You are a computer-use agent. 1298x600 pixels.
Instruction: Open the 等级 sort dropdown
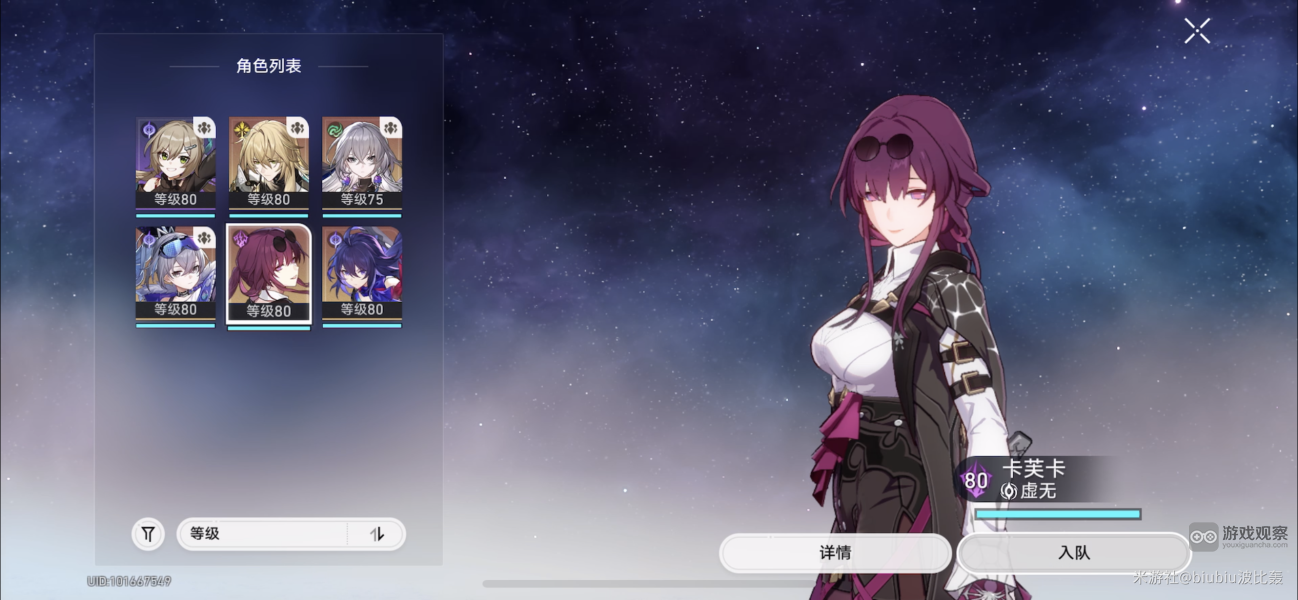(x=262, y=534)
